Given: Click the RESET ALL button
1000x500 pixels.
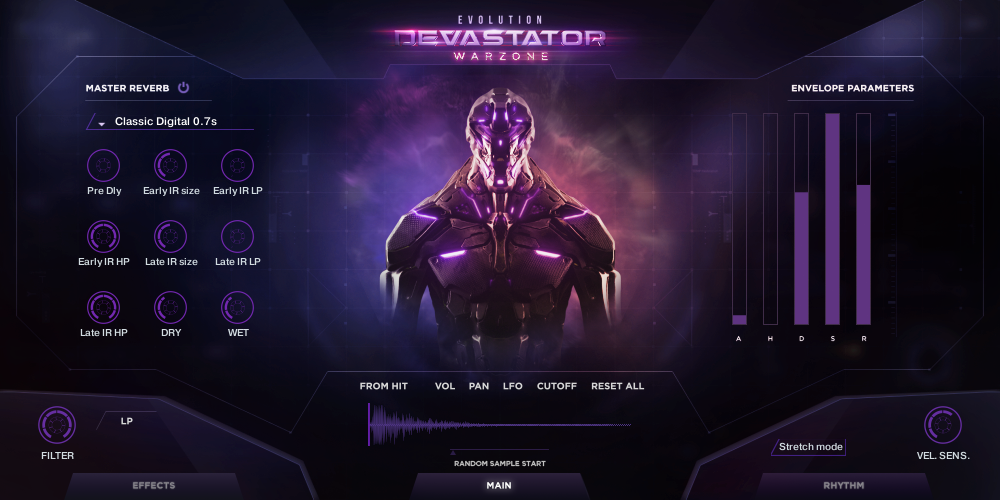Looking at the screenshot, I should pos(618,386).
